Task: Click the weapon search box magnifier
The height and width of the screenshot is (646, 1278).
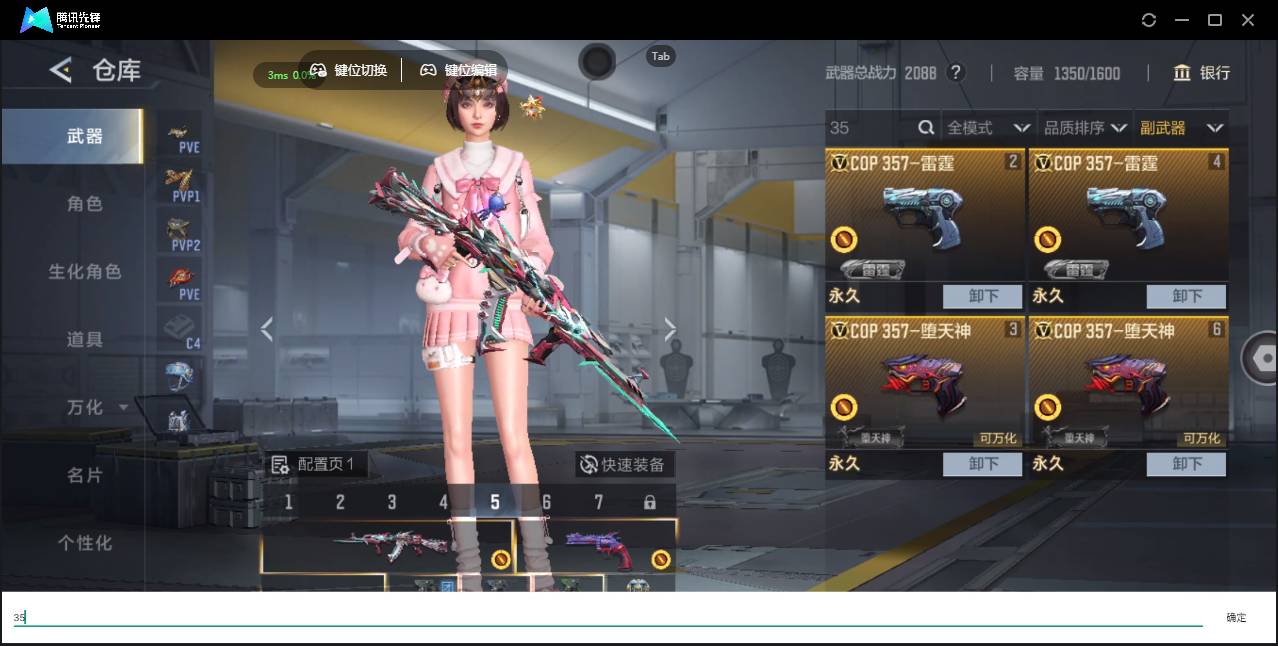Action: pos(926,128)
